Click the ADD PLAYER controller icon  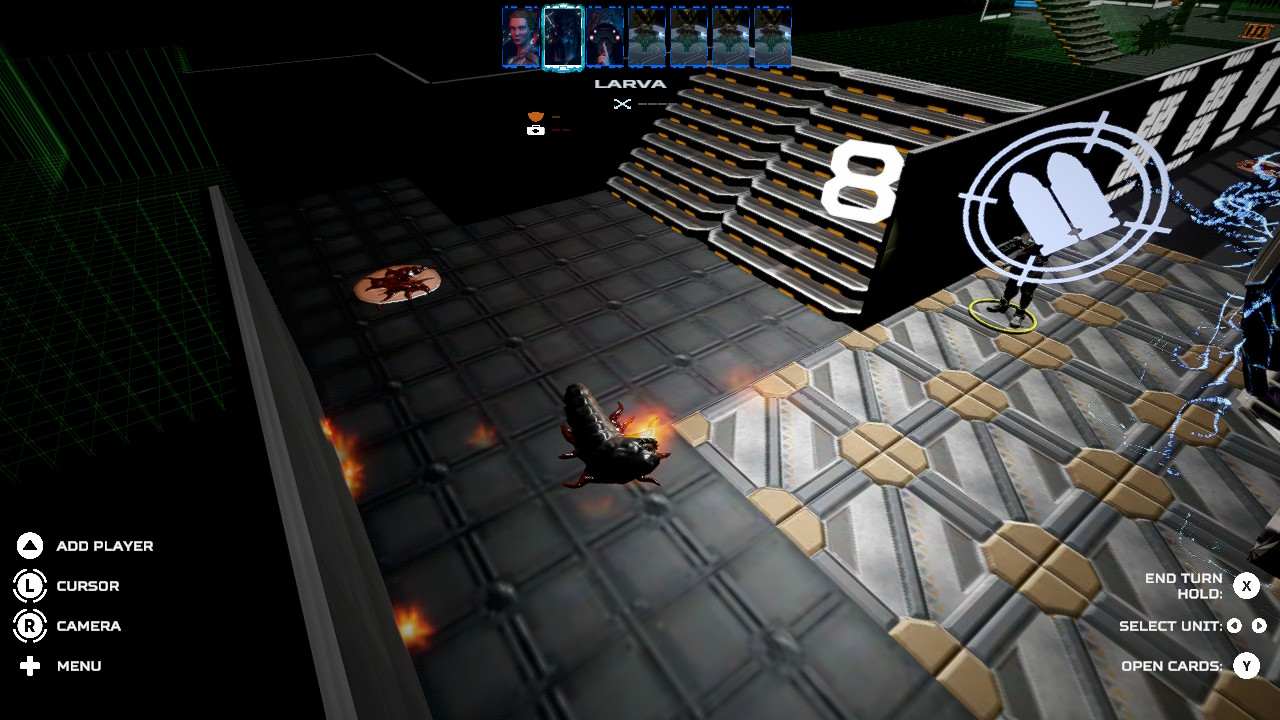point(30,546)
